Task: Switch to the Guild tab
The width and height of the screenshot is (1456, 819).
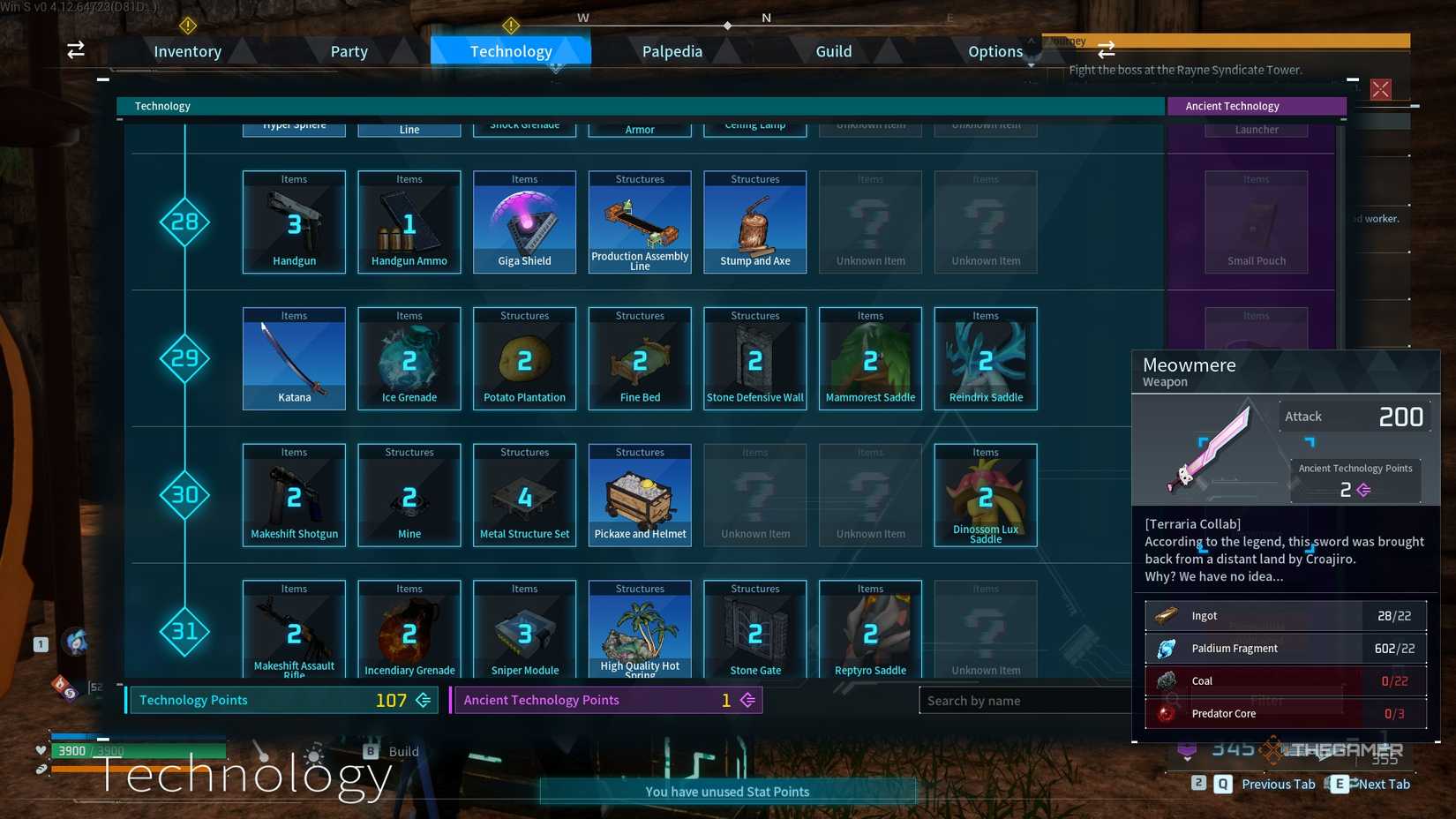Action: tap(833, 51)
